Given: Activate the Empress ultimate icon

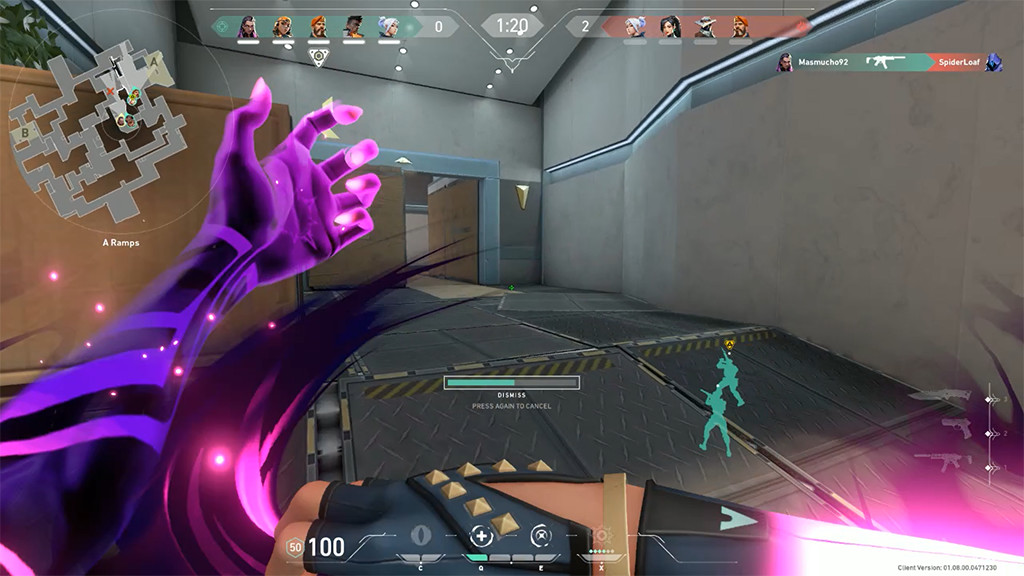Looking at the screenshot, I should pyautogui.click(x=603, y=535).
